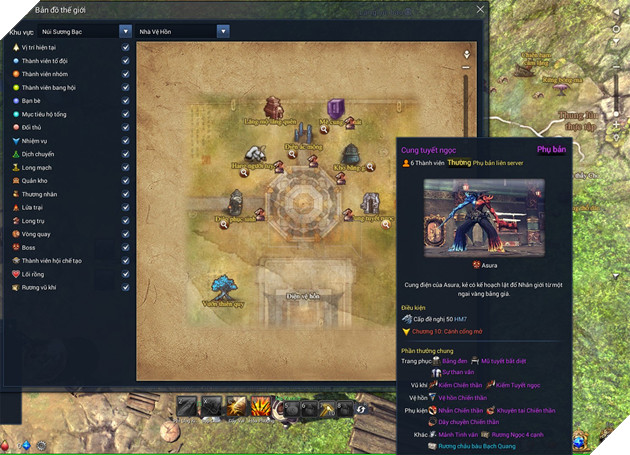Image resolution: width=630 pixels, height=455 pixels.
Task: Uncheck the Boss map filter
Action: [x=125, y=247]
